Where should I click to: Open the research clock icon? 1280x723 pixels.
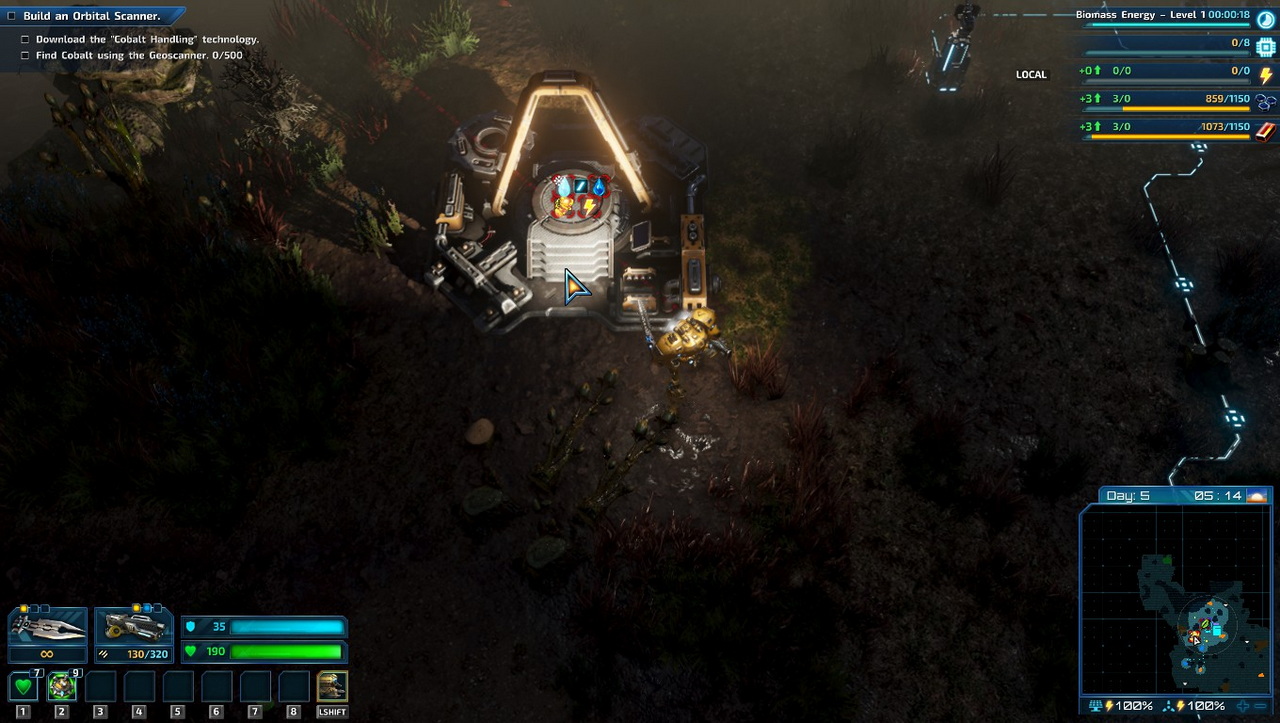(x=1266, y=17)
